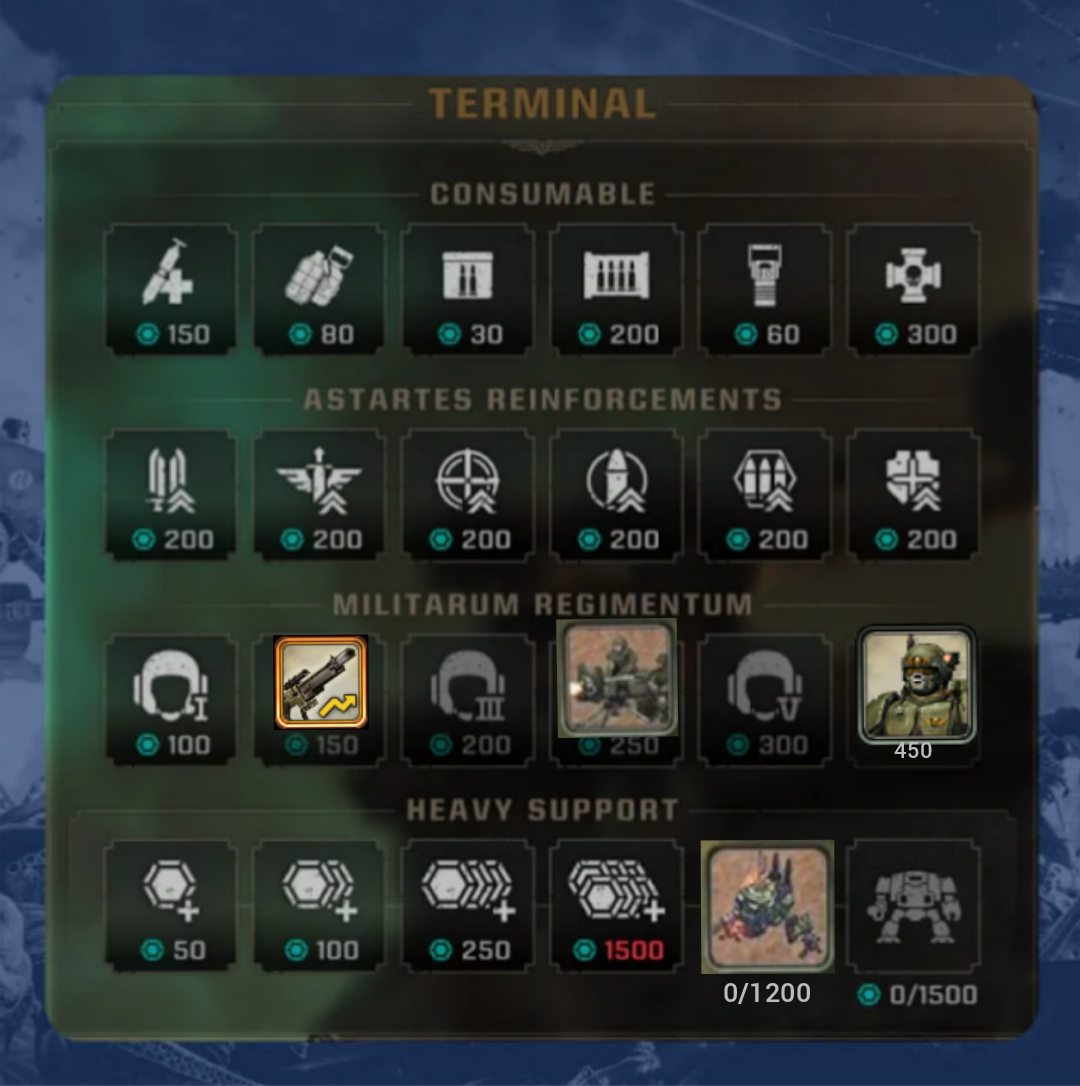Recruit the tier III helmet regiment for 200
Viewport: 1080px width, 1086px height.
point(468,698)
